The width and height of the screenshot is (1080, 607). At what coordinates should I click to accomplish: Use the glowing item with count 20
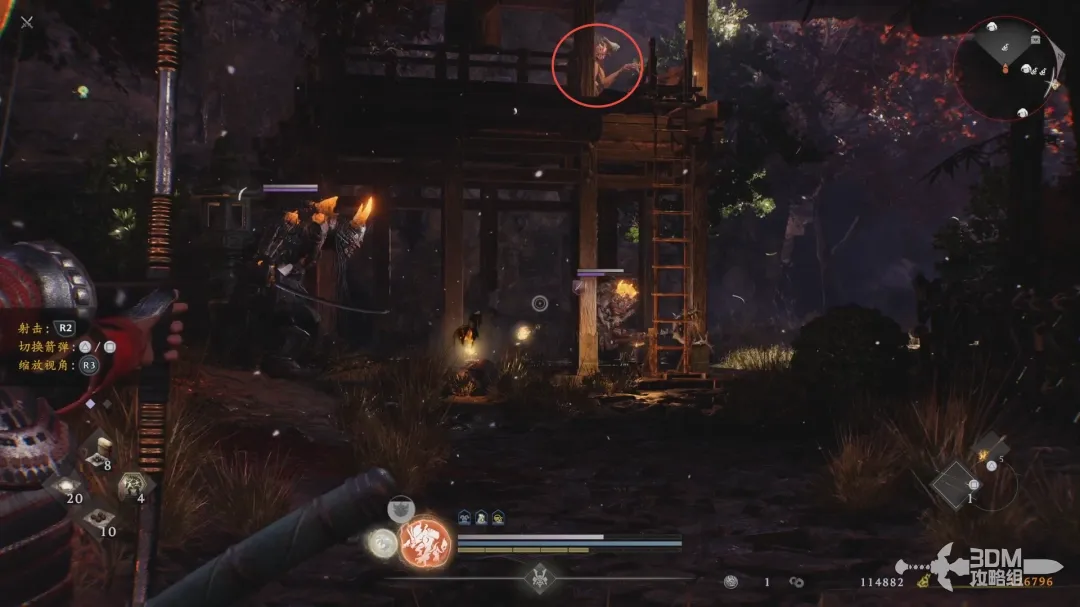pos(66,484)
